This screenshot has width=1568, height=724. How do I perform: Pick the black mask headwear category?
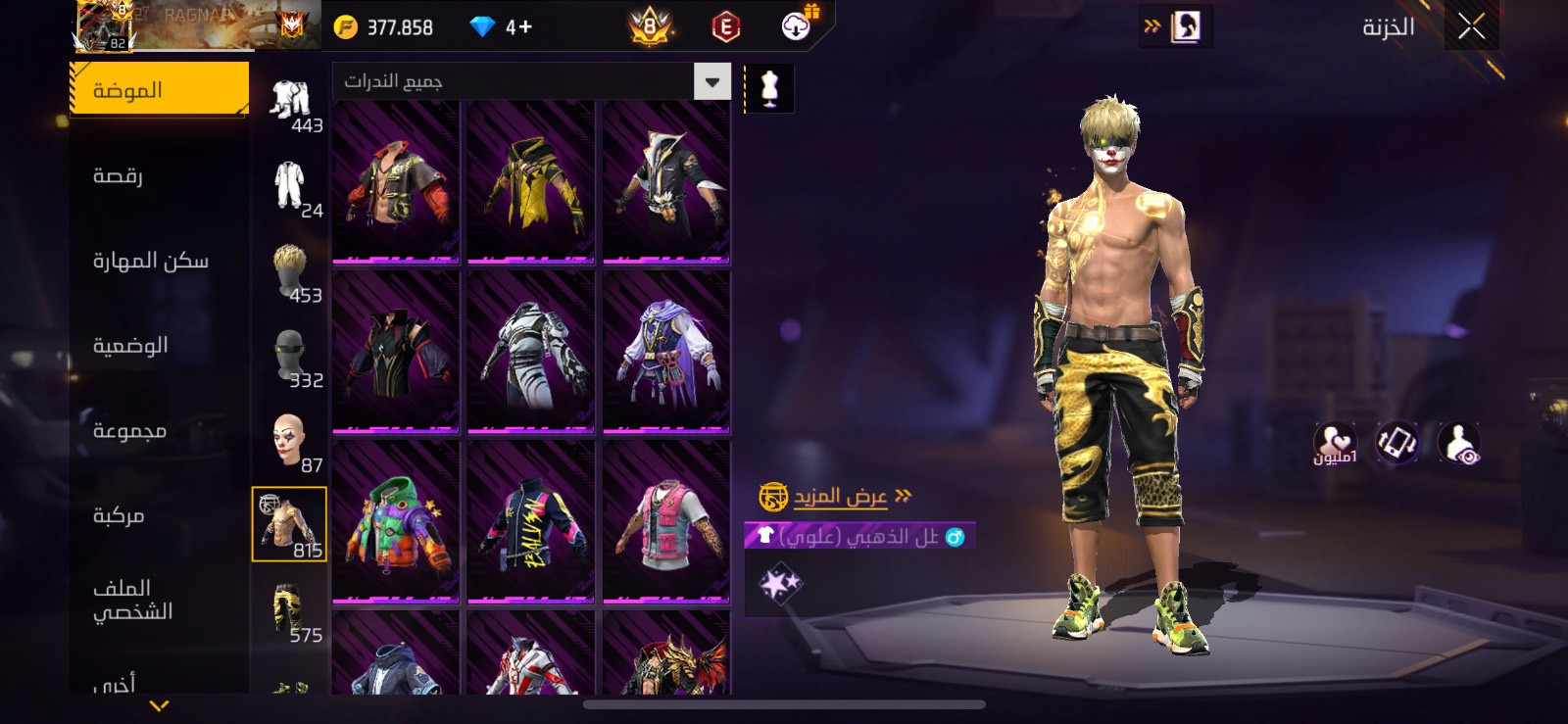(x=290, y=357)
